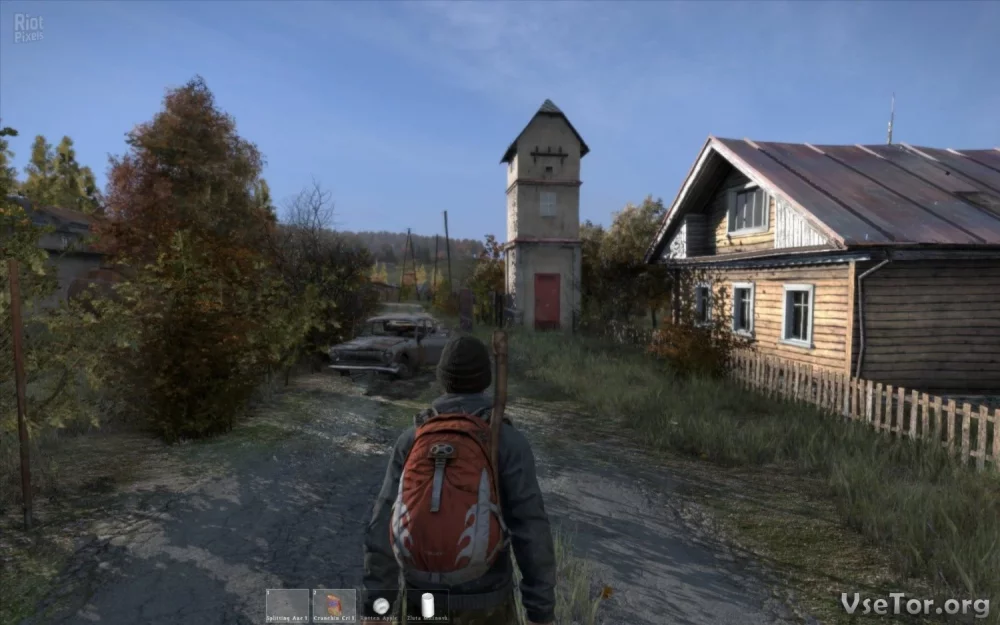
Task: Select the Splitting Axe hotbar slot
Action: click(x=287, y=605)
